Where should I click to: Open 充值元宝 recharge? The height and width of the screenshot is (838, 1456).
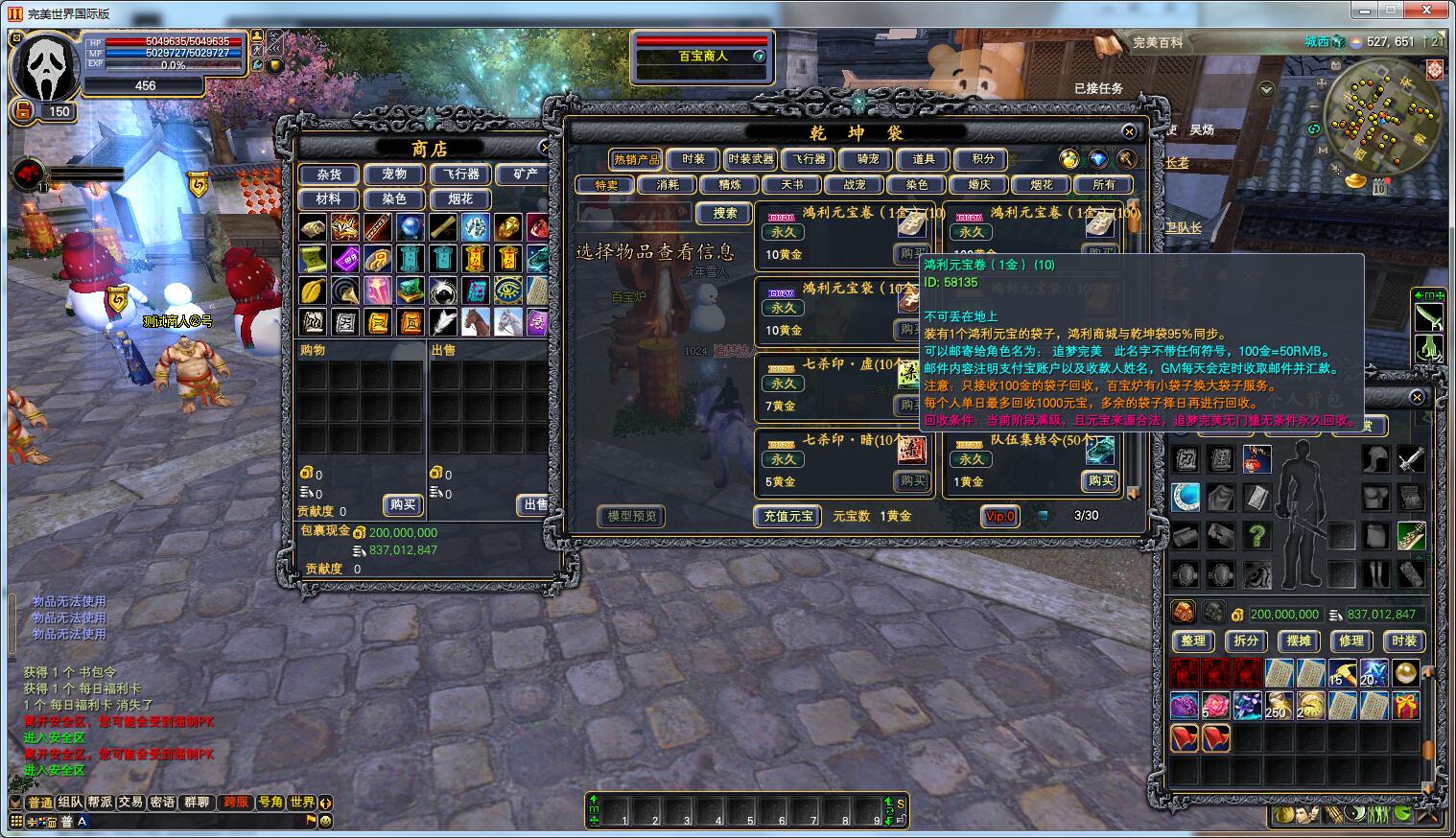[787, 516]
